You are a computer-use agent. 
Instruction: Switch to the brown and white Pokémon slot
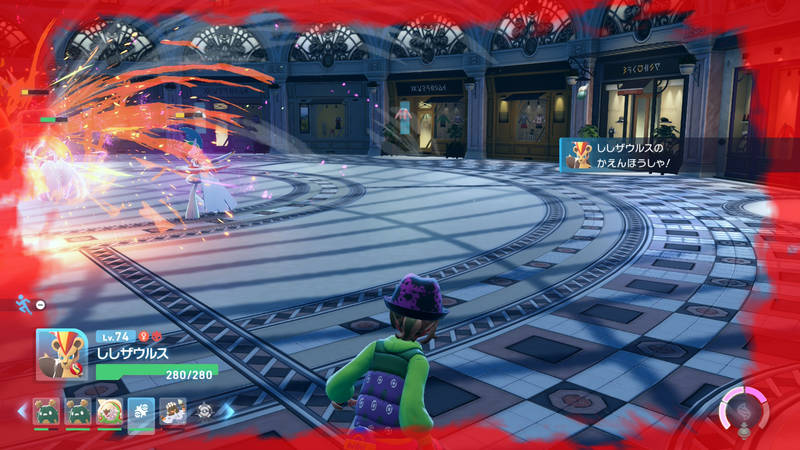173,412
